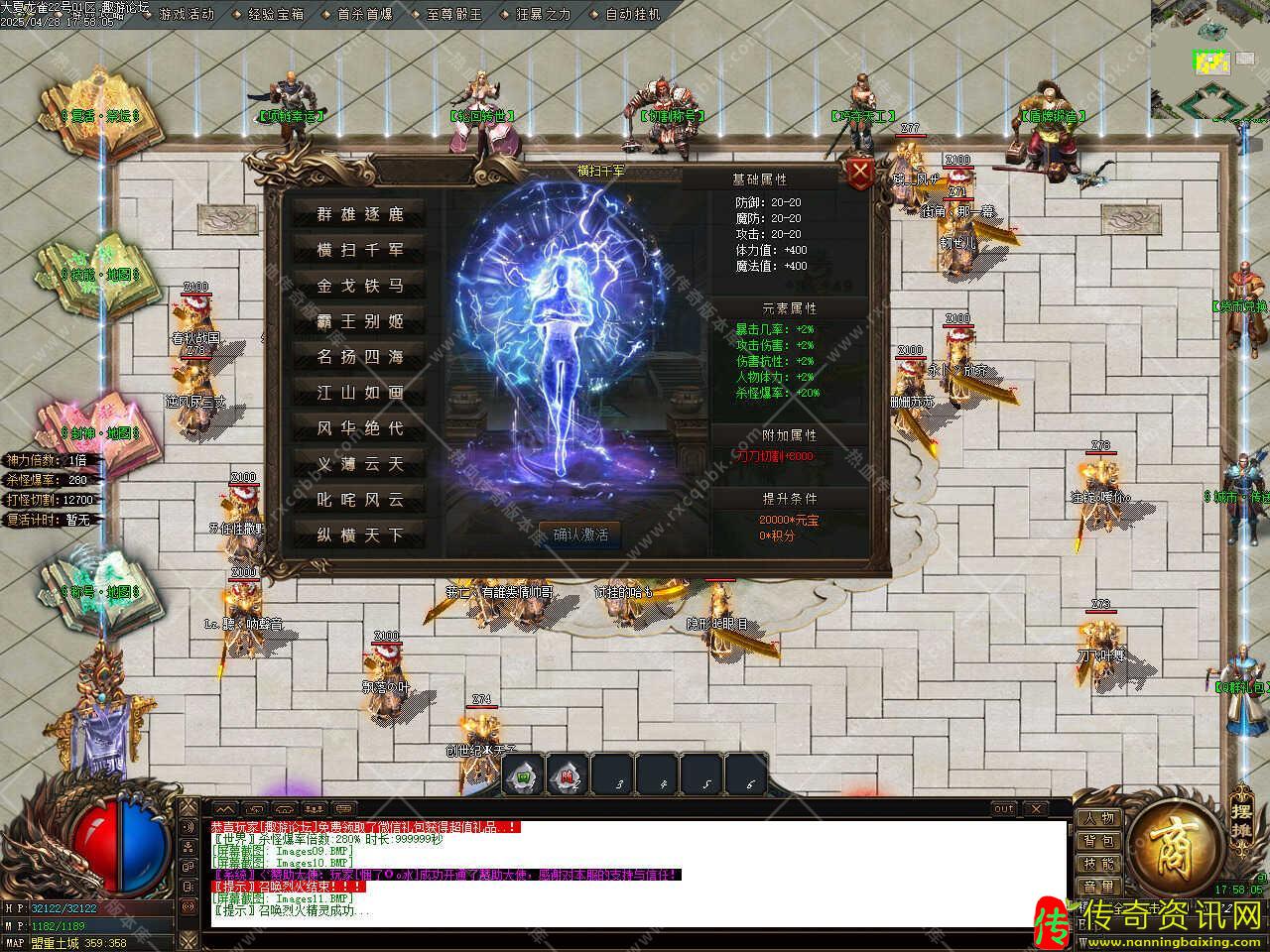Image resolution: width=1270 pixels, height=952 pixels.
Task: Select the 叱咤风云 entry
Action: (360, 500)
